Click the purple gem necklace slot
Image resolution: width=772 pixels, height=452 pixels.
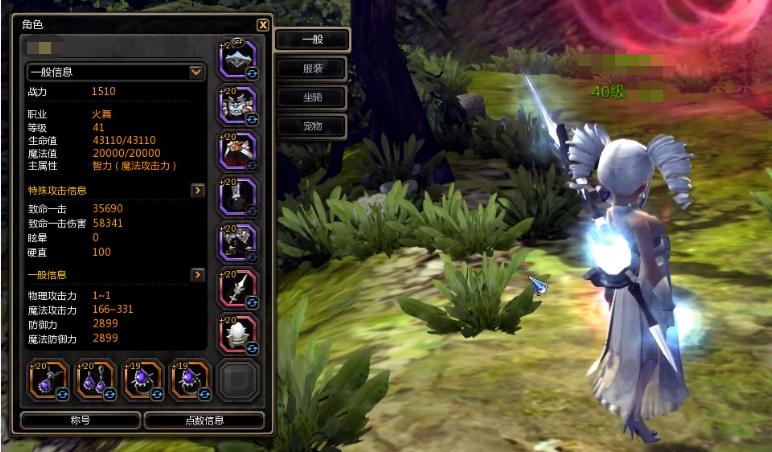click(x=48, y=380)
